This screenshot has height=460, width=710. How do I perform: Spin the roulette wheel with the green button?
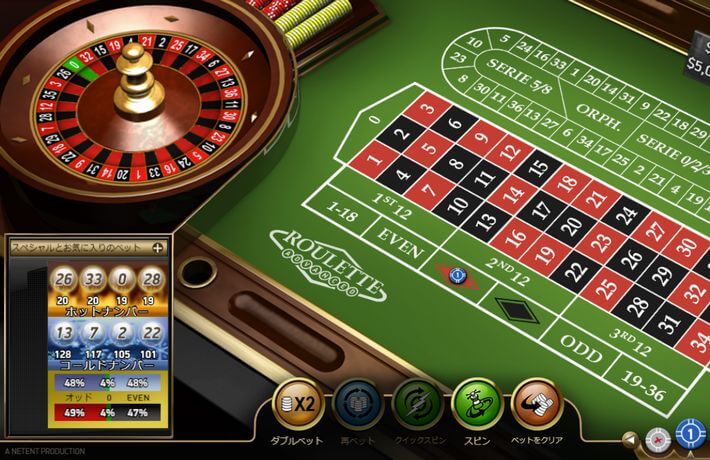(x=477, y=402)
